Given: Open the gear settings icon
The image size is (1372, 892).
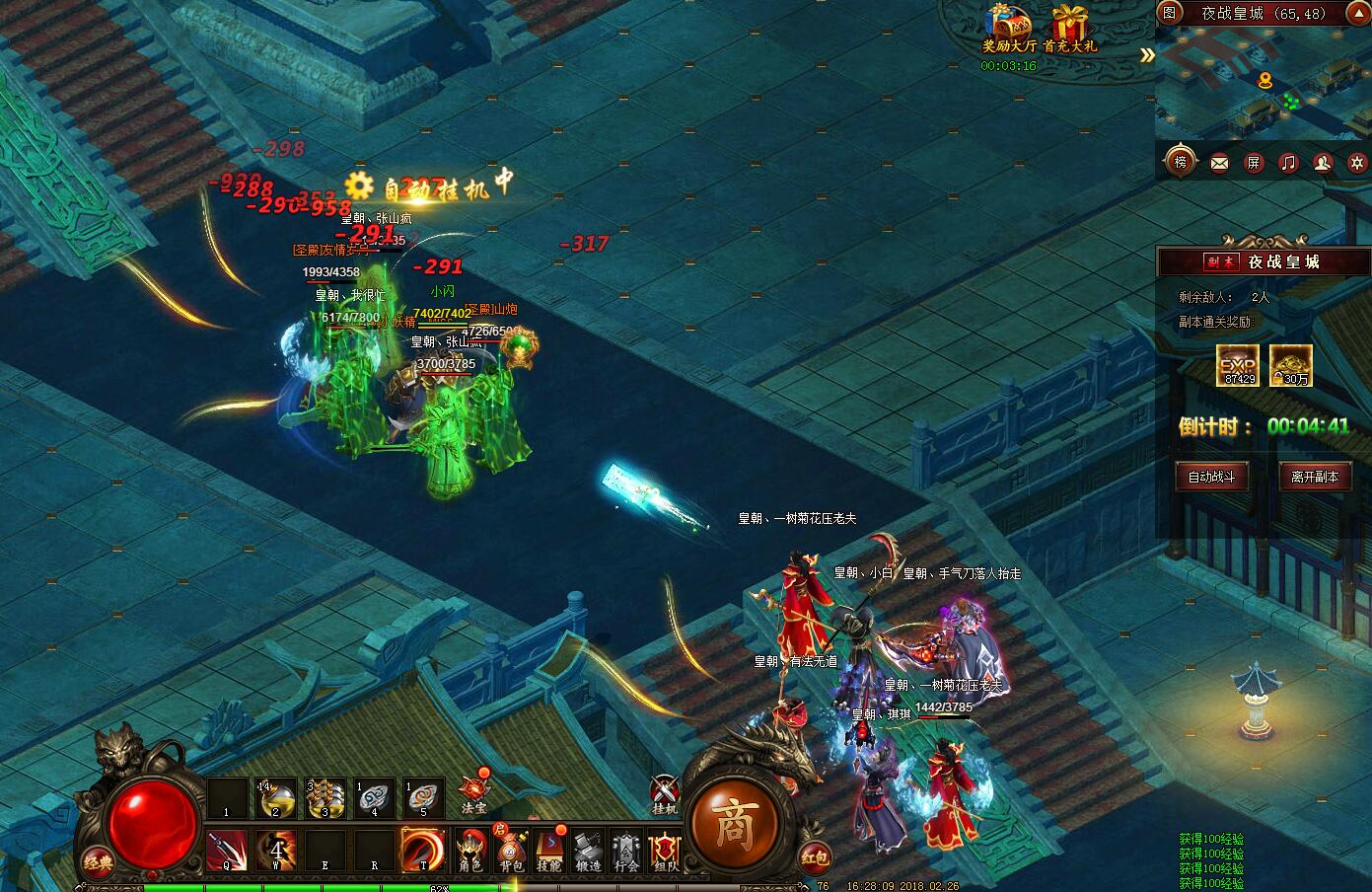Looking at the screenshot, I should pyautogui.click(x=1357, y=163).
